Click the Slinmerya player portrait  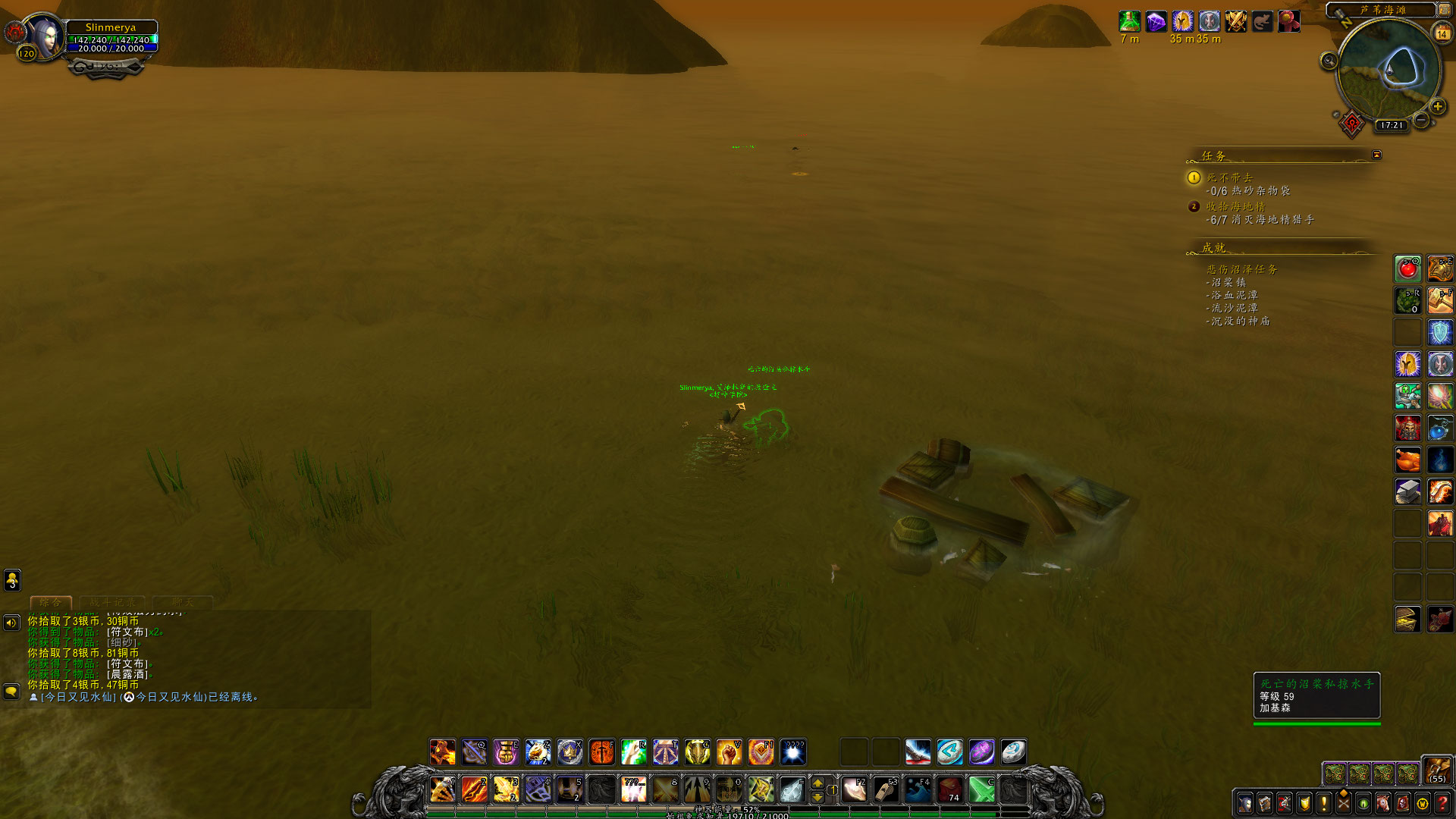45,36
